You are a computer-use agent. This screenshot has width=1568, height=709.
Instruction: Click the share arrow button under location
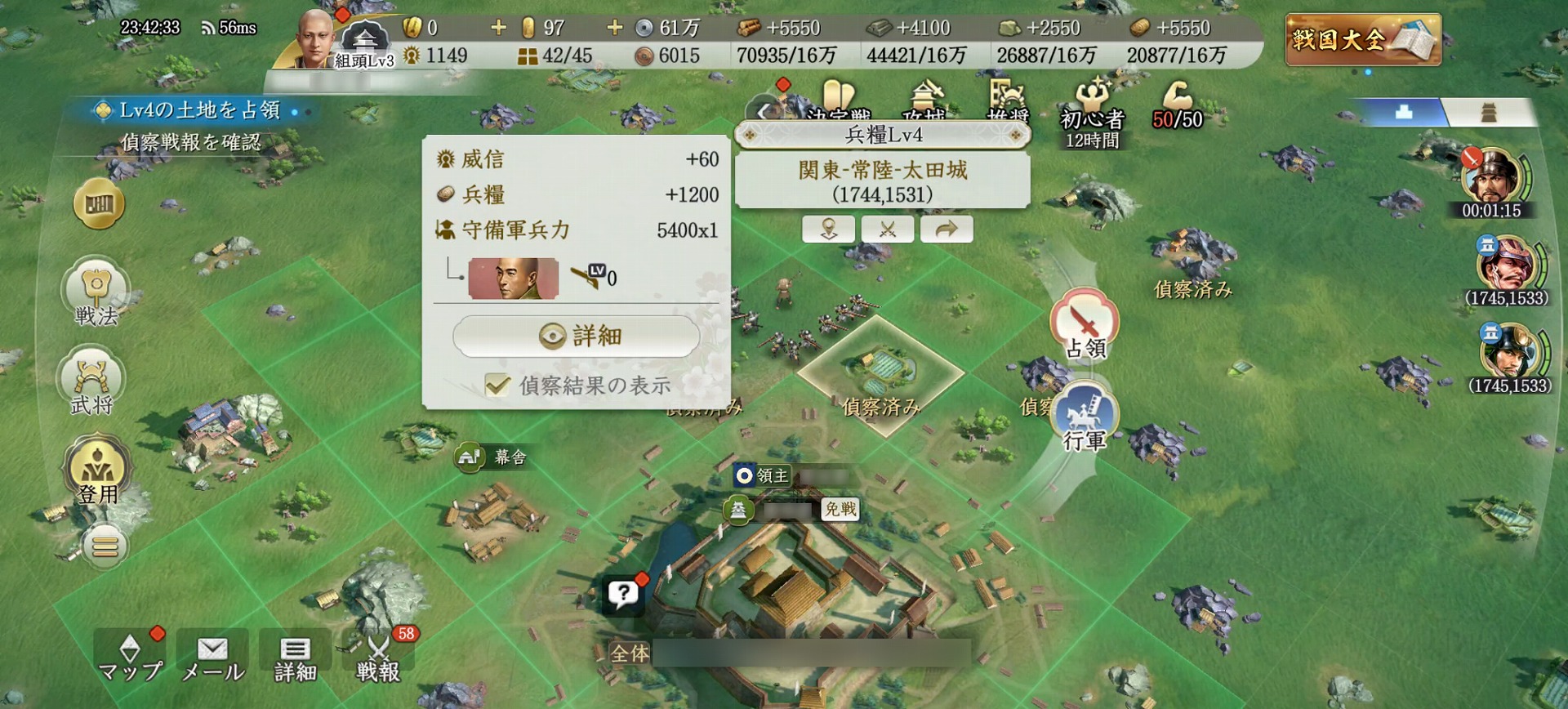point(946,229)
